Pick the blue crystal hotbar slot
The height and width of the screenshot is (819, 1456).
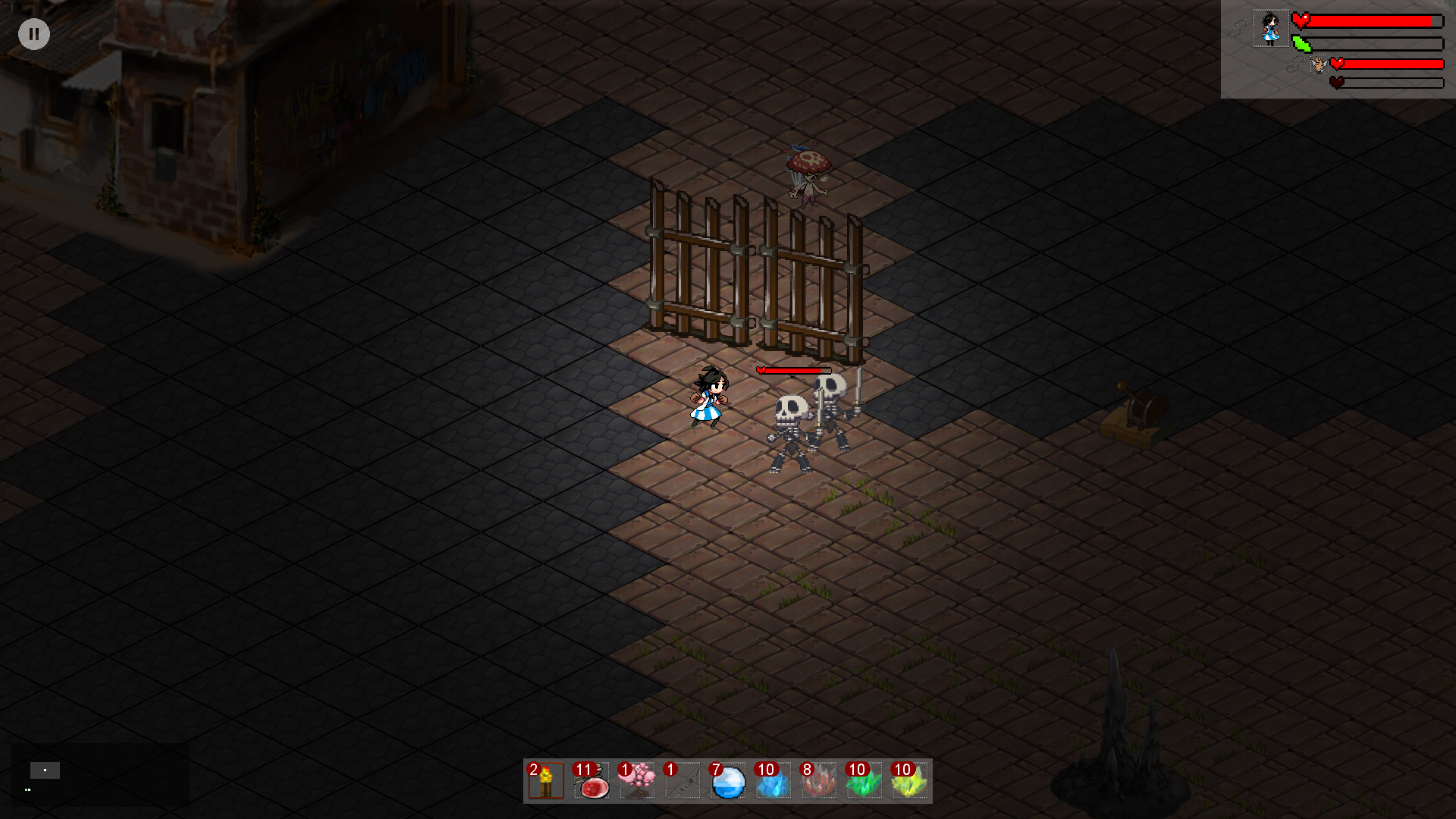coord(773,781)
